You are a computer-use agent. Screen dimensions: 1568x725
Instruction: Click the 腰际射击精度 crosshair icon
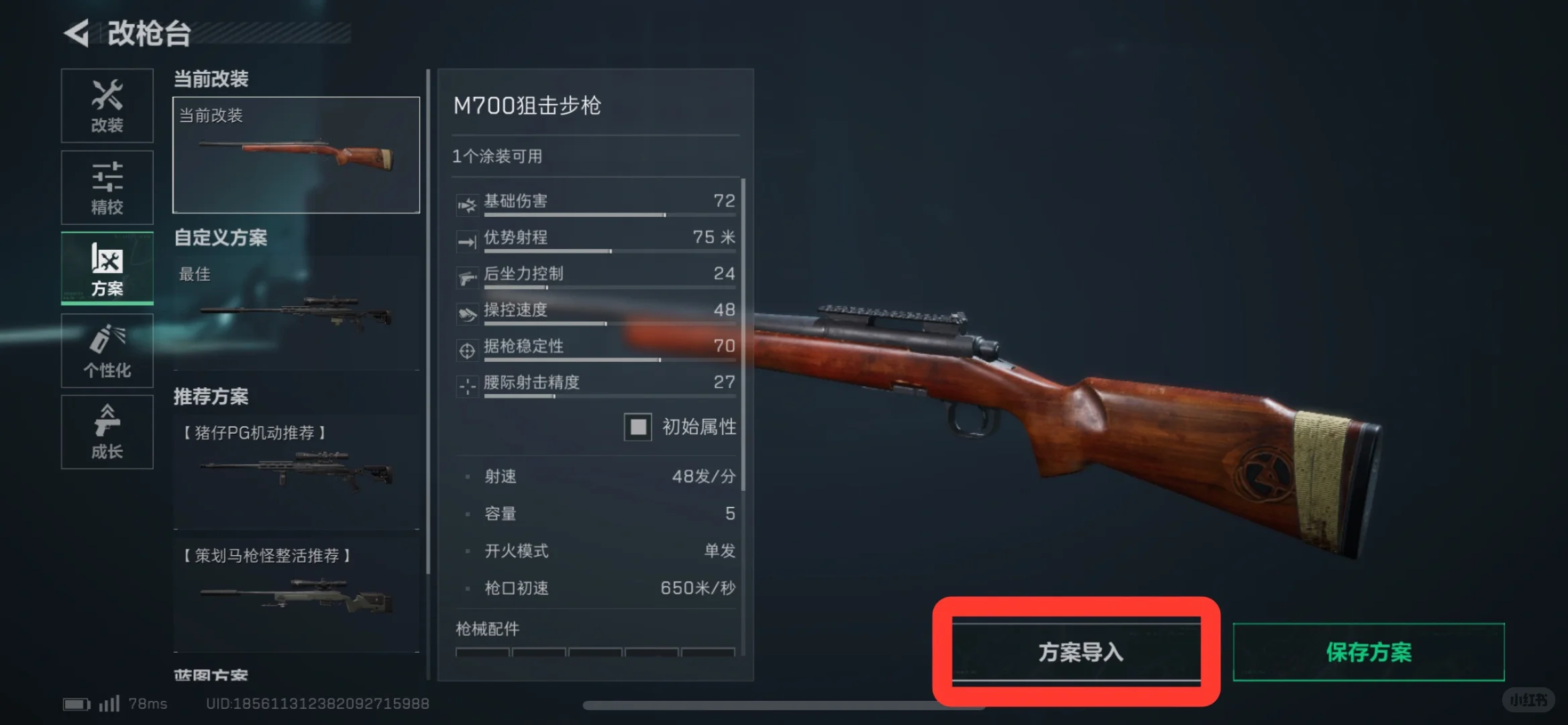coord(468,387)
